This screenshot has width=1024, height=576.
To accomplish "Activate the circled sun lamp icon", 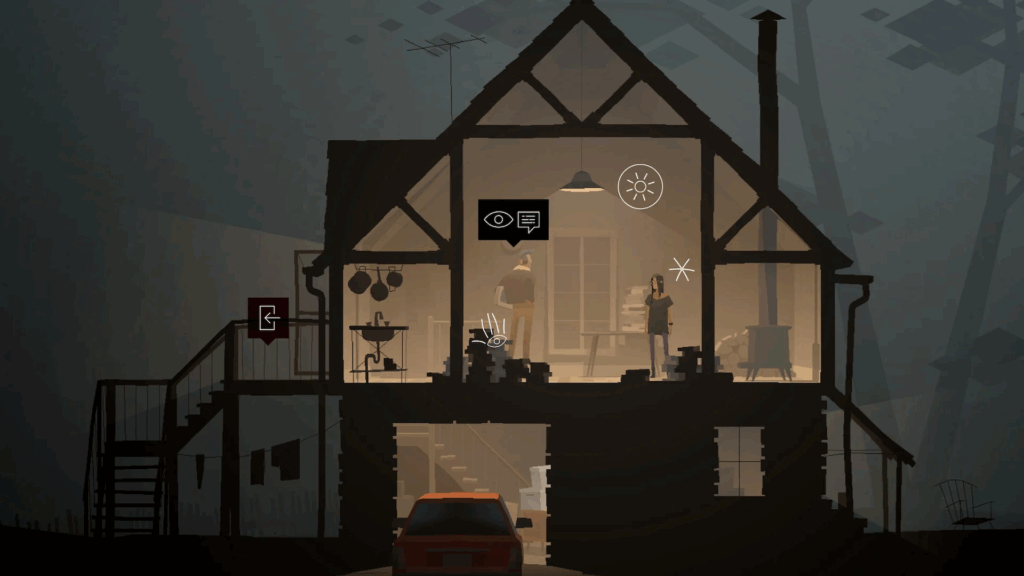I will (x=640, y=186).
